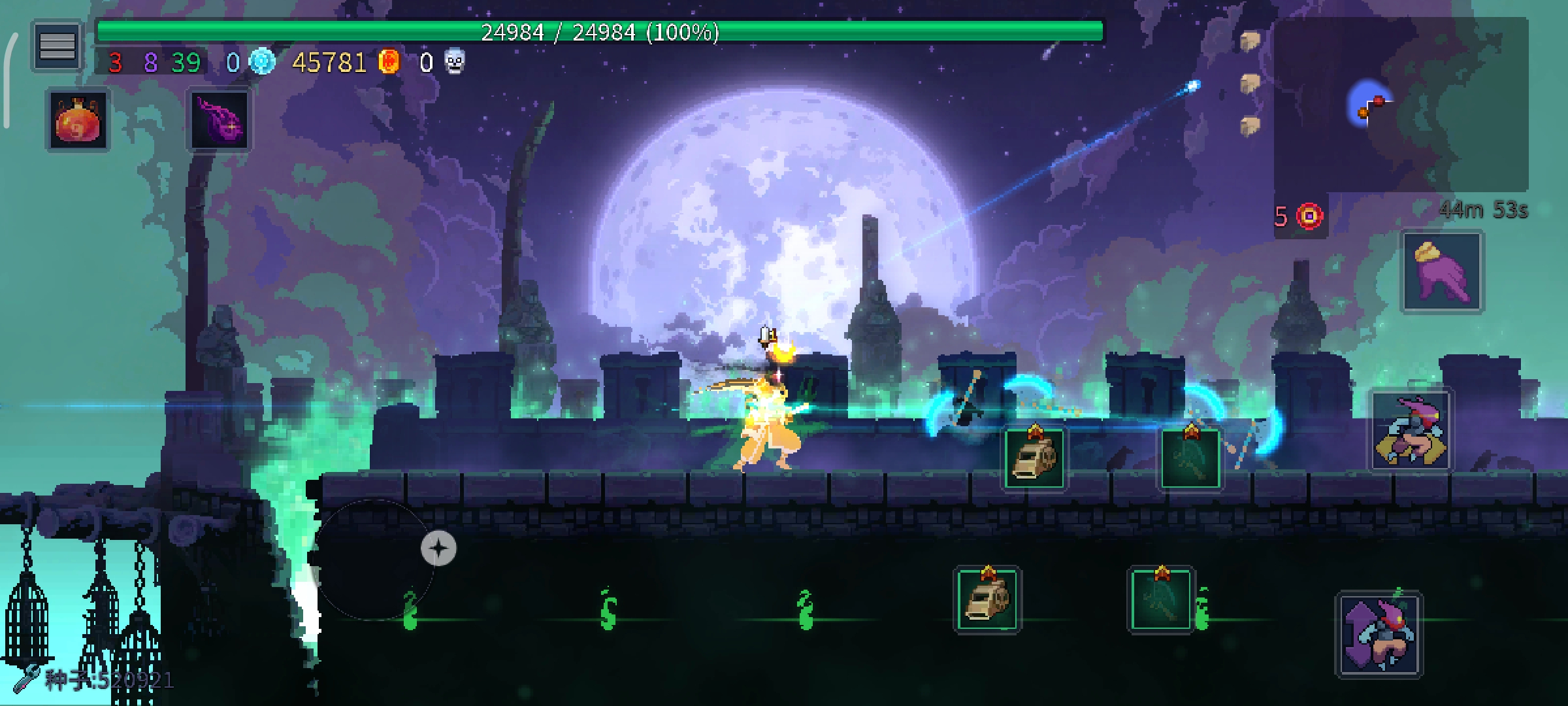Open the minimap
Image resolution: width=1568 pixels, height=706 pixels.
coord(1400,105)
